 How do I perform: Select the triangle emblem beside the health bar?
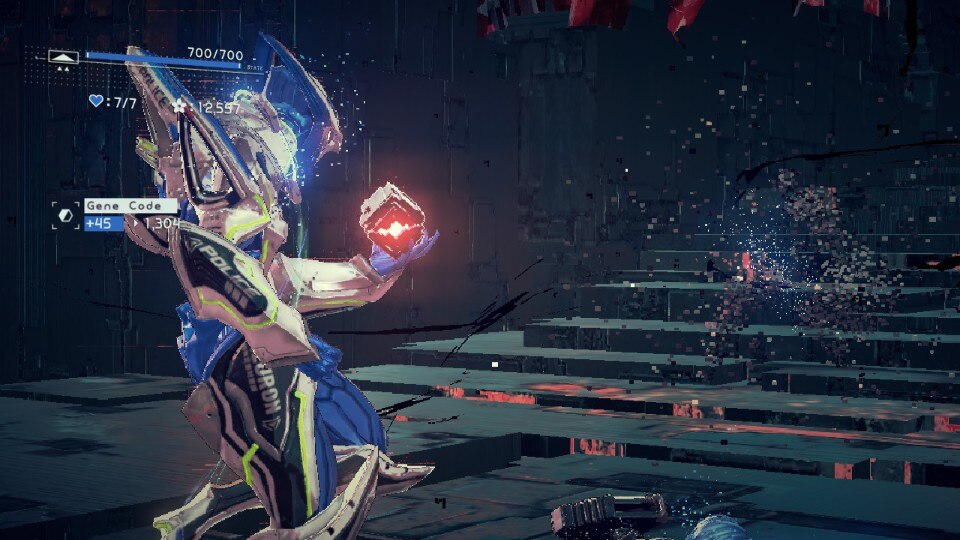[x=64, y=58]
